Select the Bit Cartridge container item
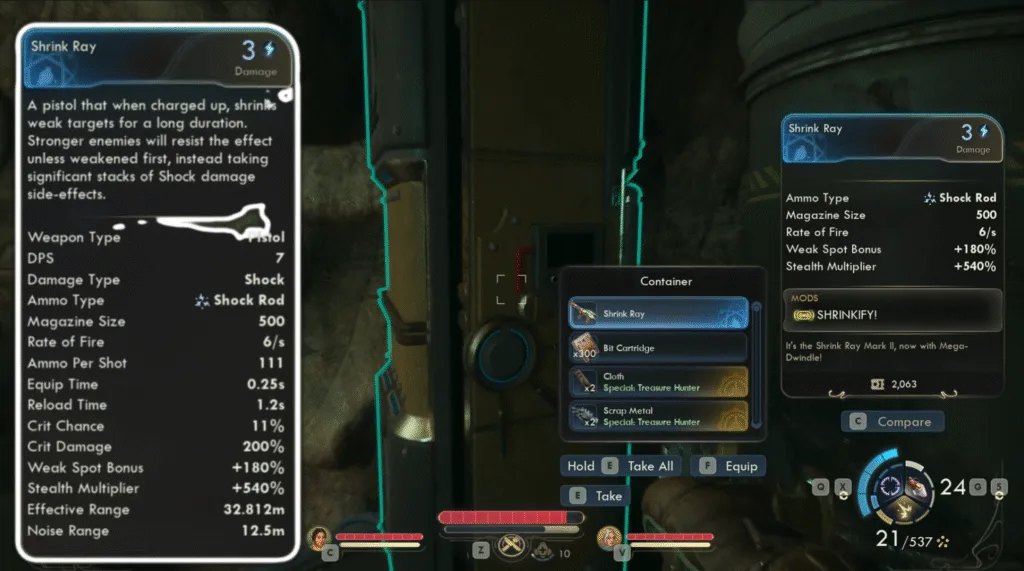Screen dimensions: 1024x571 [658, 347]
